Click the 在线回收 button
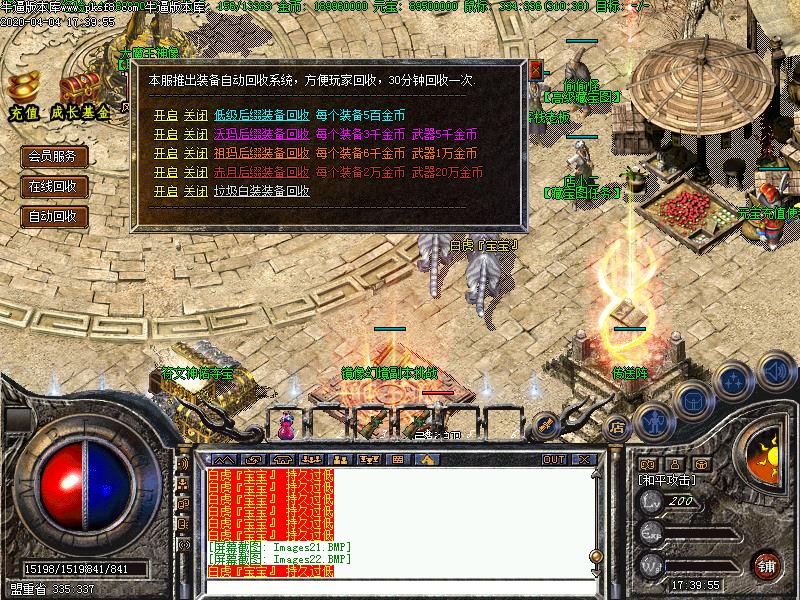 [54, 186]
